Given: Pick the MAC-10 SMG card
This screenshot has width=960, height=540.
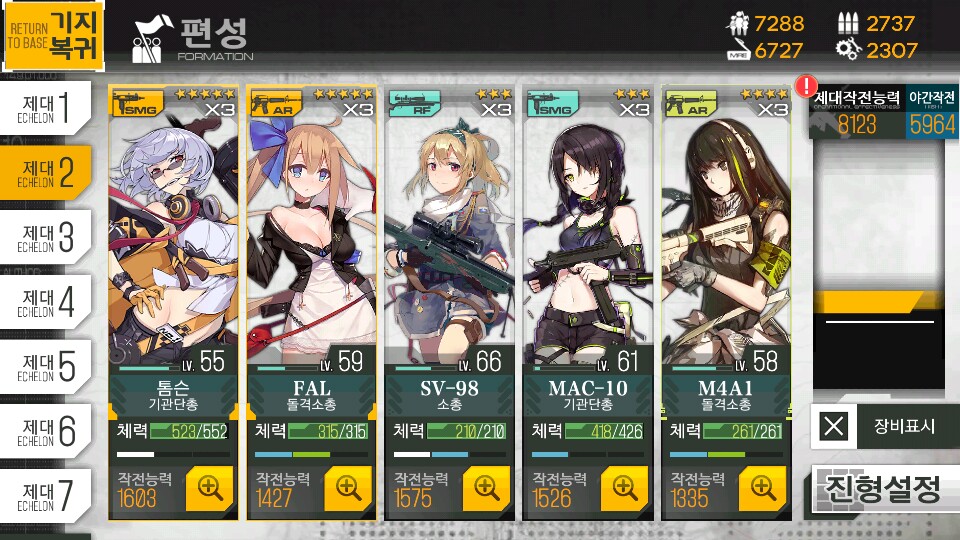Looking at the screenshot, I should tap(588, 240).
